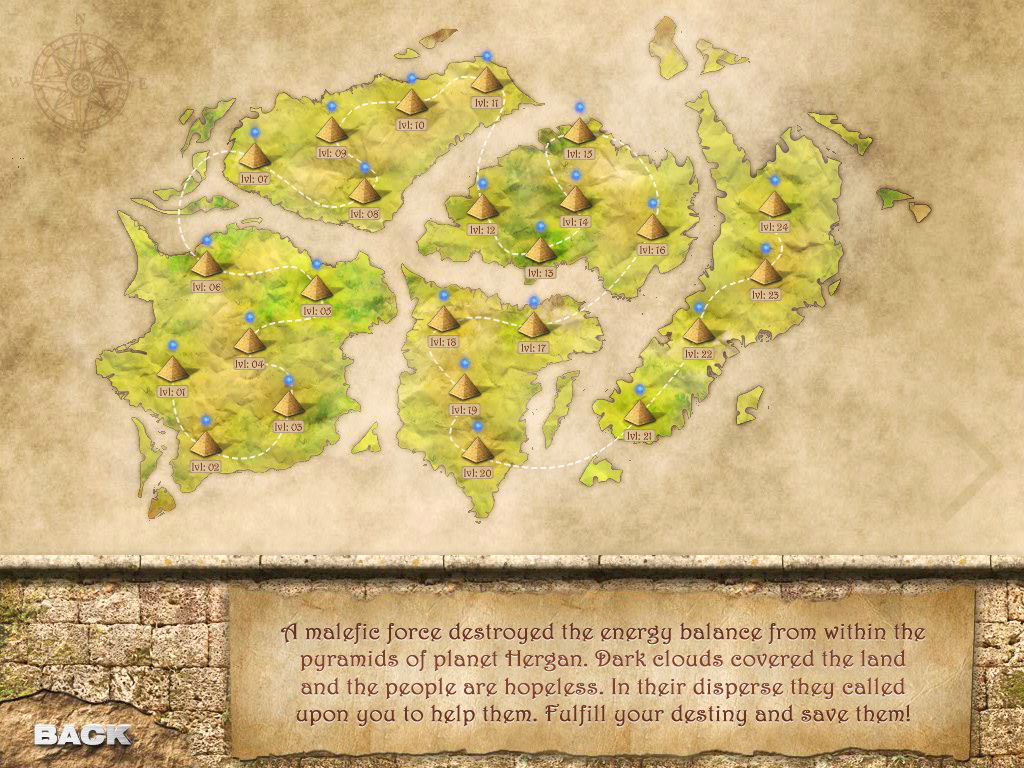Choose the pyramid labeled lvl: 17
This screenshot has height=768, width=1024.
pos(533,326)
